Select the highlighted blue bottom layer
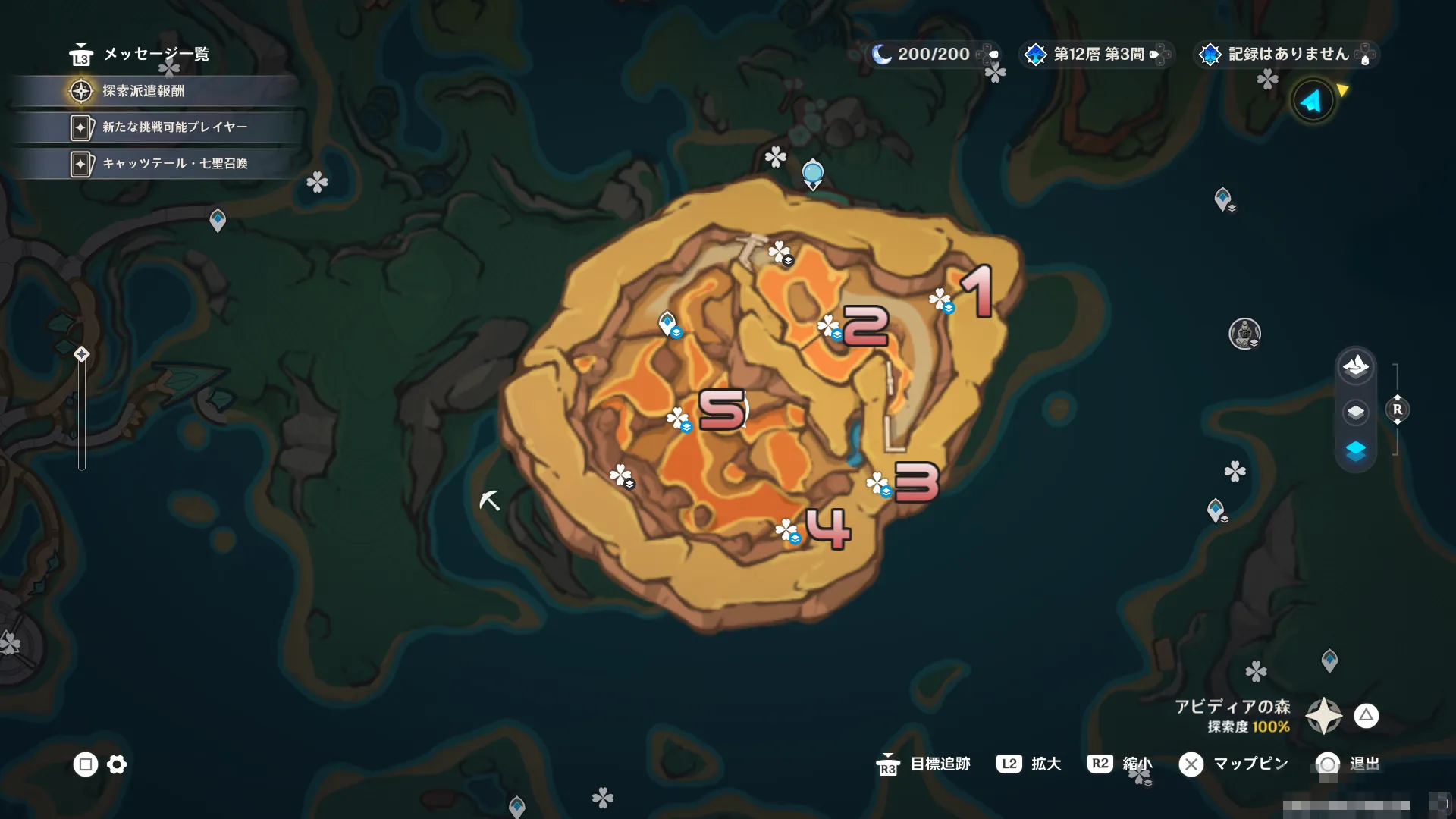The width and height of the screenshot is (1456, 819). tap(1355, 451)
